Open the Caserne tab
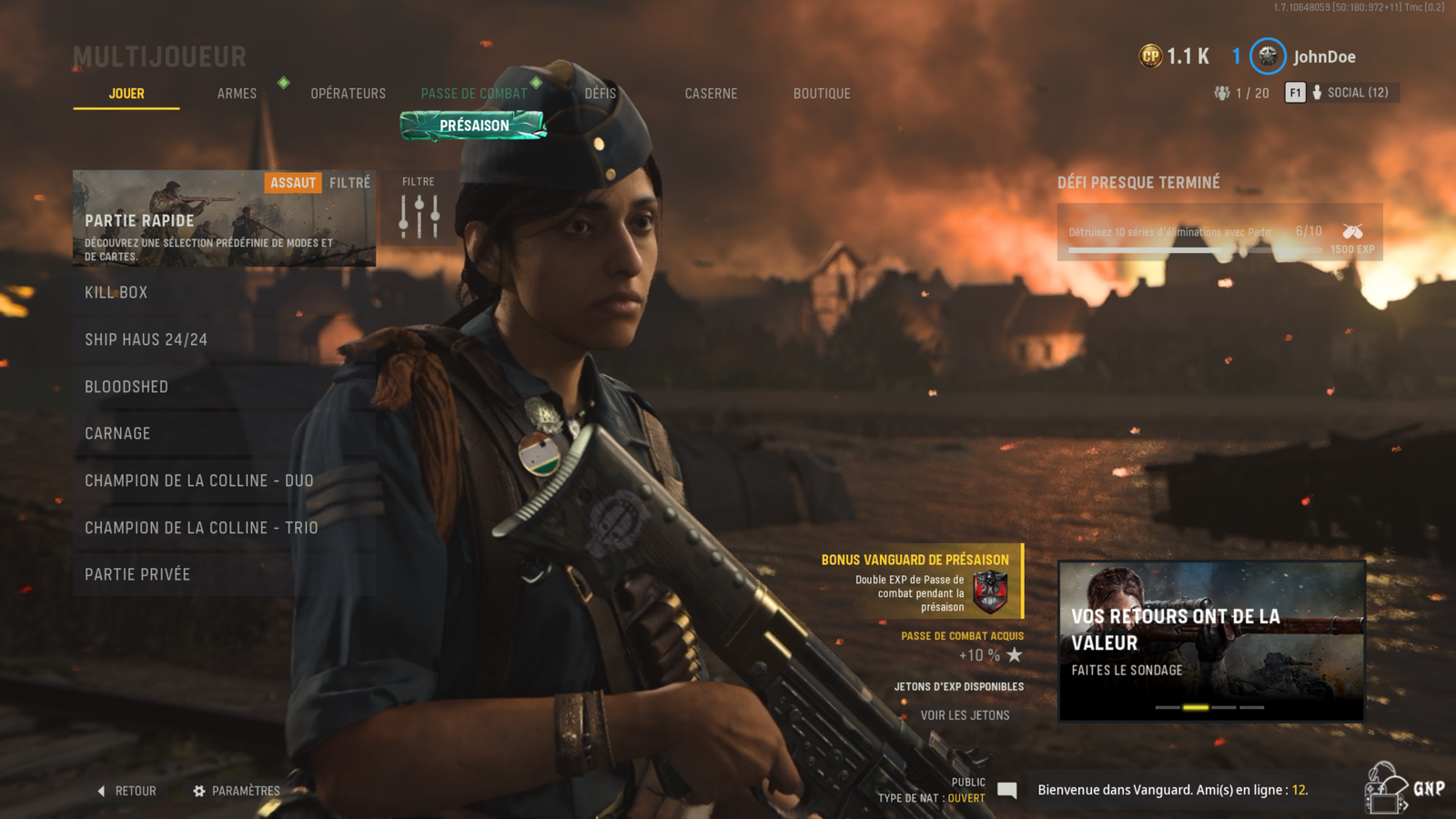Screen dimensions: 1456x819 [x=711, y=94]
